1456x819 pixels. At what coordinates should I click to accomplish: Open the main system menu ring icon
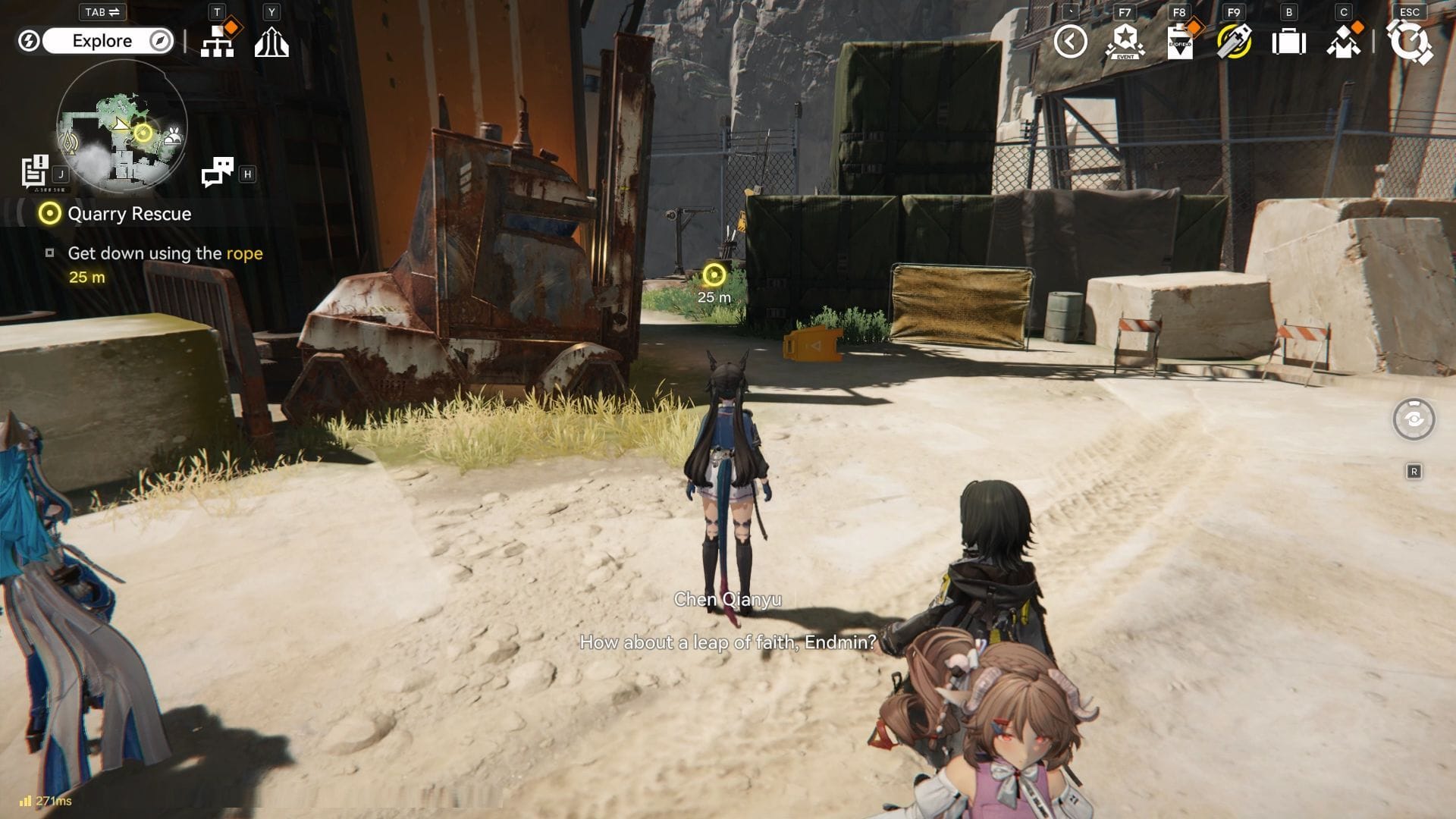(1410, 42)
